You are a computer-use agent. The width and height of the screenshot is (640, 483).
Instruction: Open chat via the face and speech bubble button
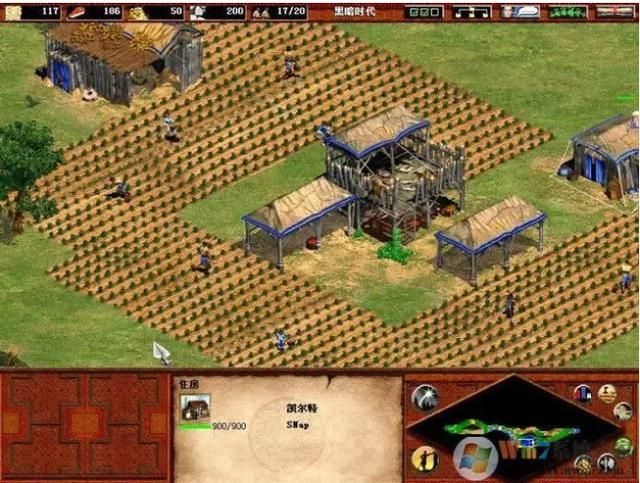[518, 11]
